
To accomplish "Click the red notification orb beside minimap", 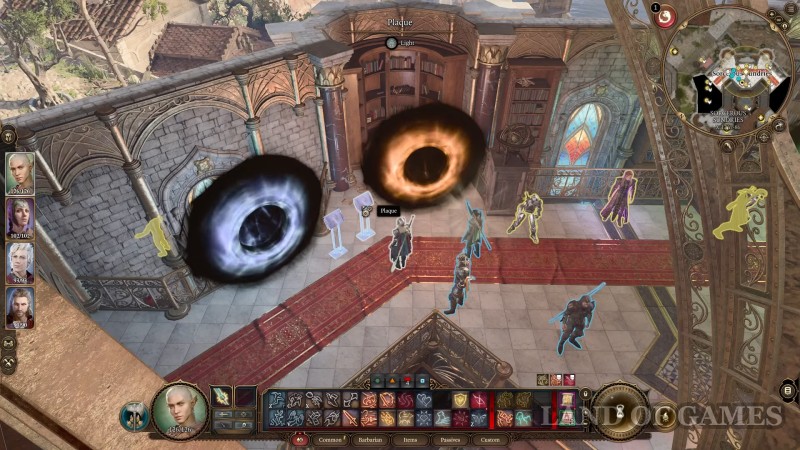I will click(665, 17).
